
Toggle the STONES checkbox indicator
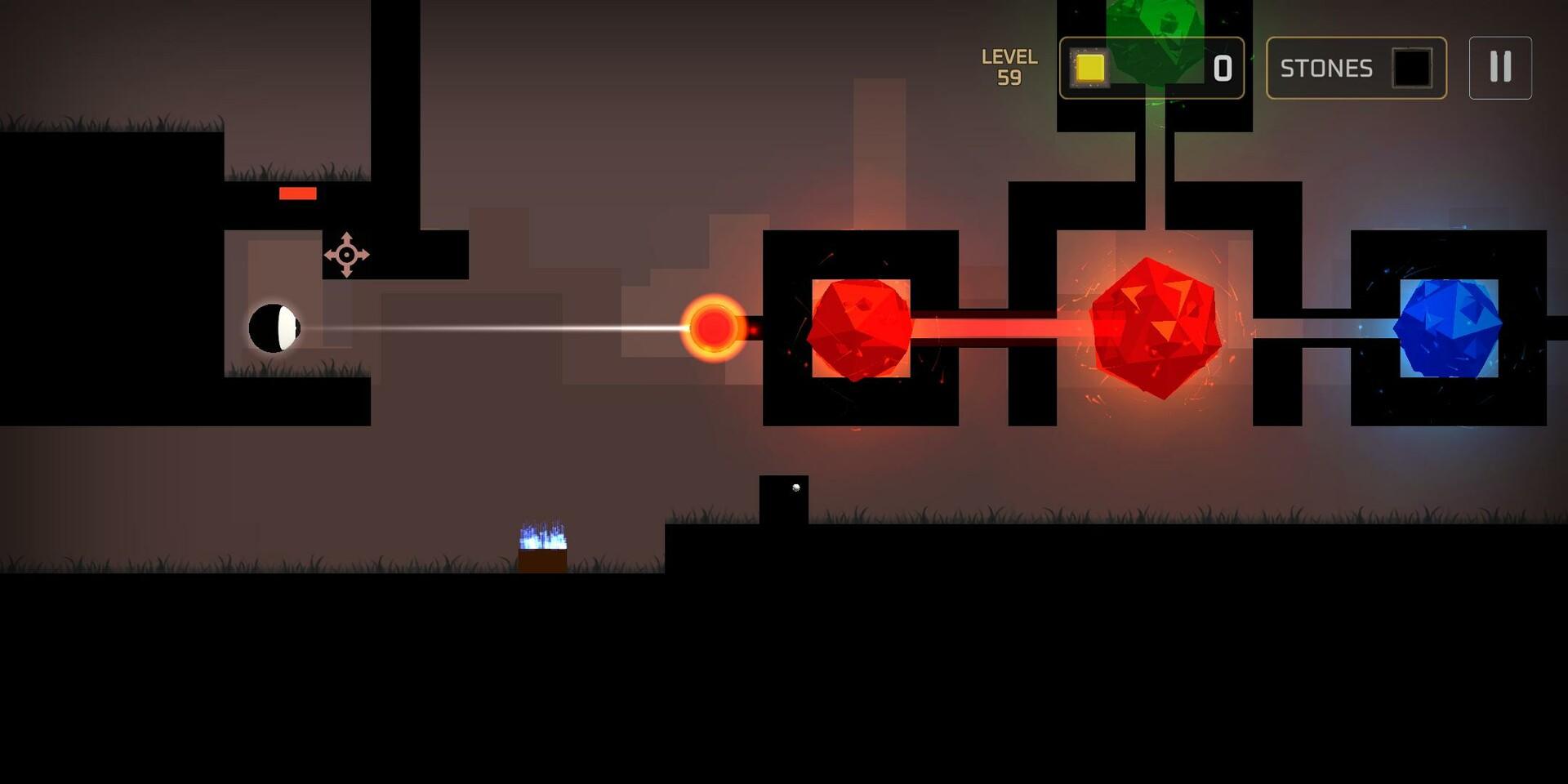1413,69
